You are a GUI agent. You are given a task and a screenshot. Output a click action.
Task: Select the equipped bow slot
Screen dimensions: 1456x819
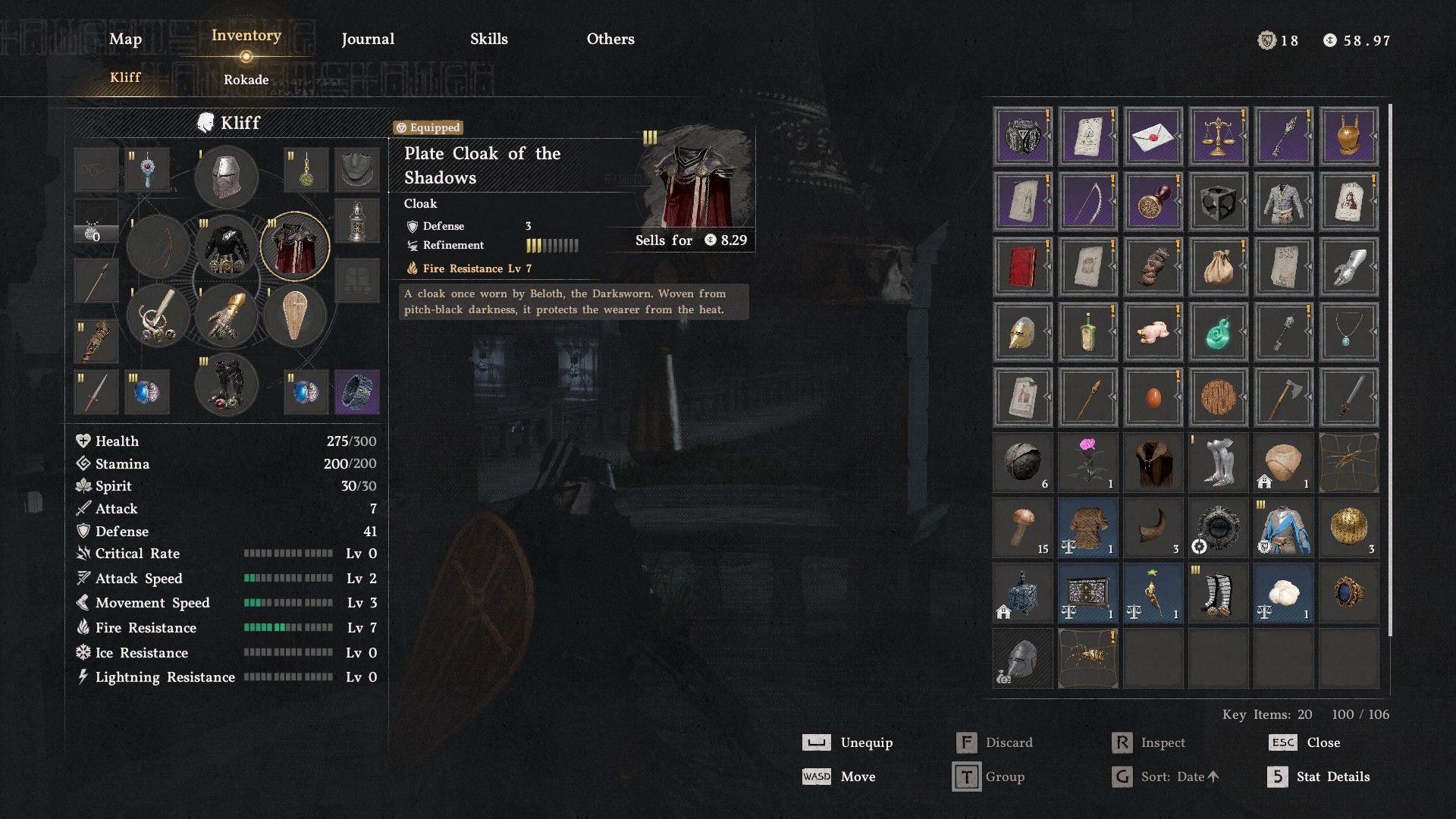click(158, 246)
